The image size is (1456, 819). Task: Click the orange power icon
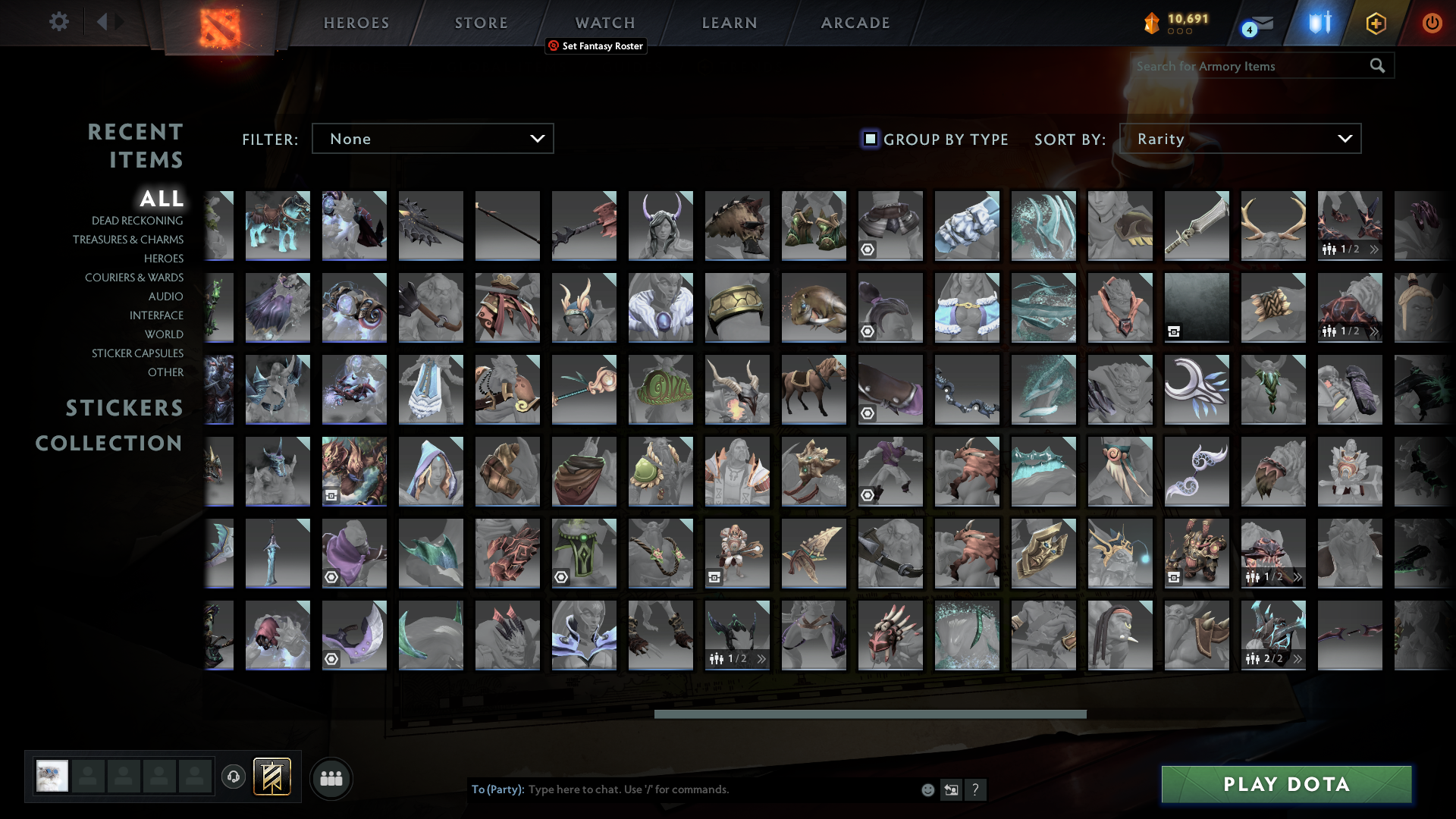(1432, 23)
